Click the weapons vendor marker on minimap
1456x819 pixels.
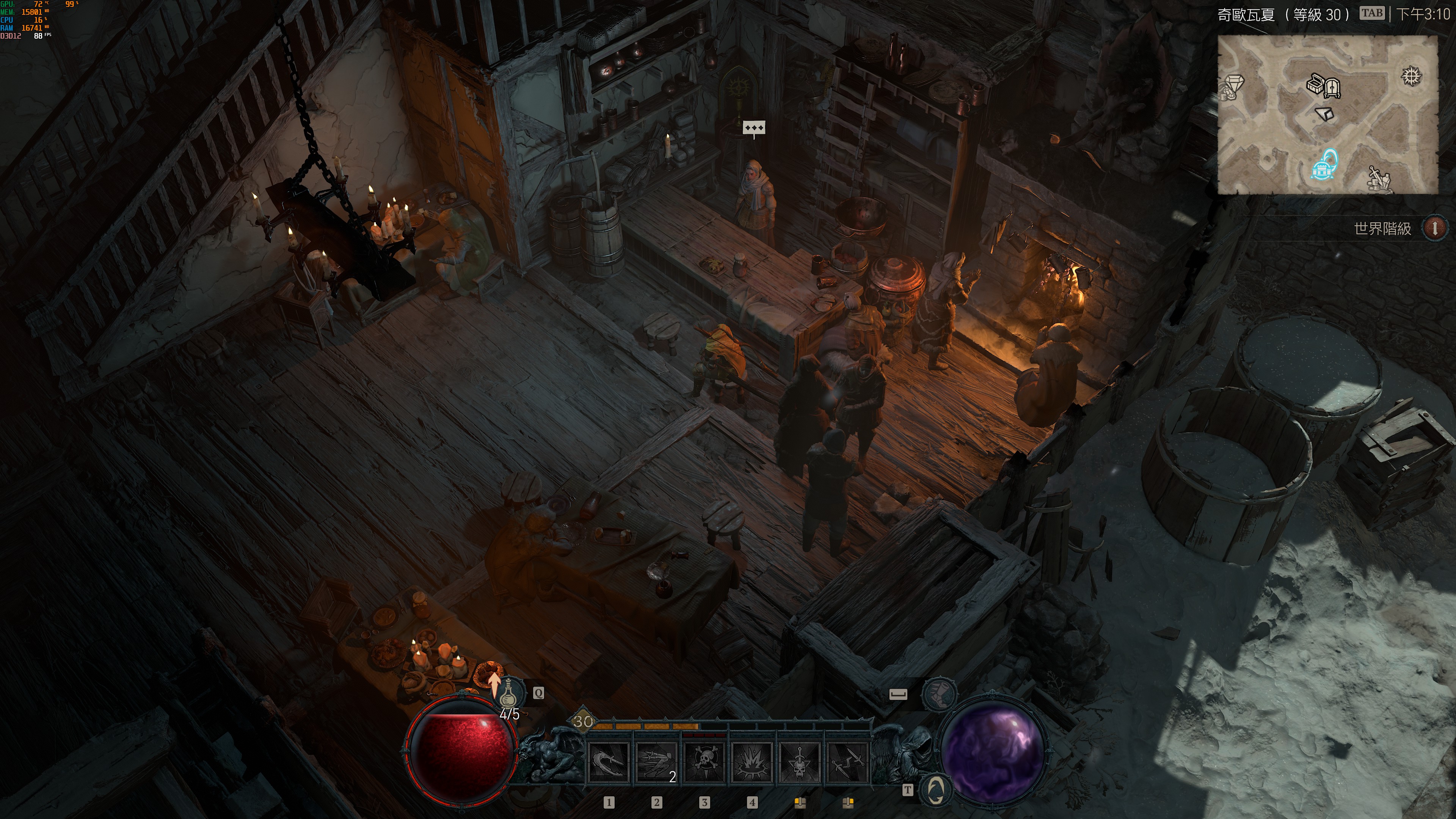pos(1379,177)
